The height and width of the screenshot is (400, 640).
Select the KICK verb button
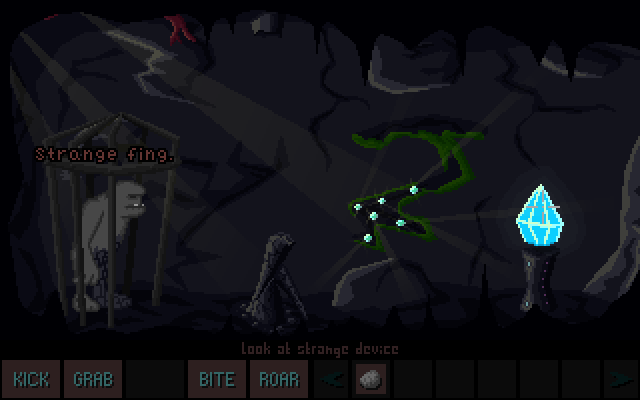tap(31, 380)
